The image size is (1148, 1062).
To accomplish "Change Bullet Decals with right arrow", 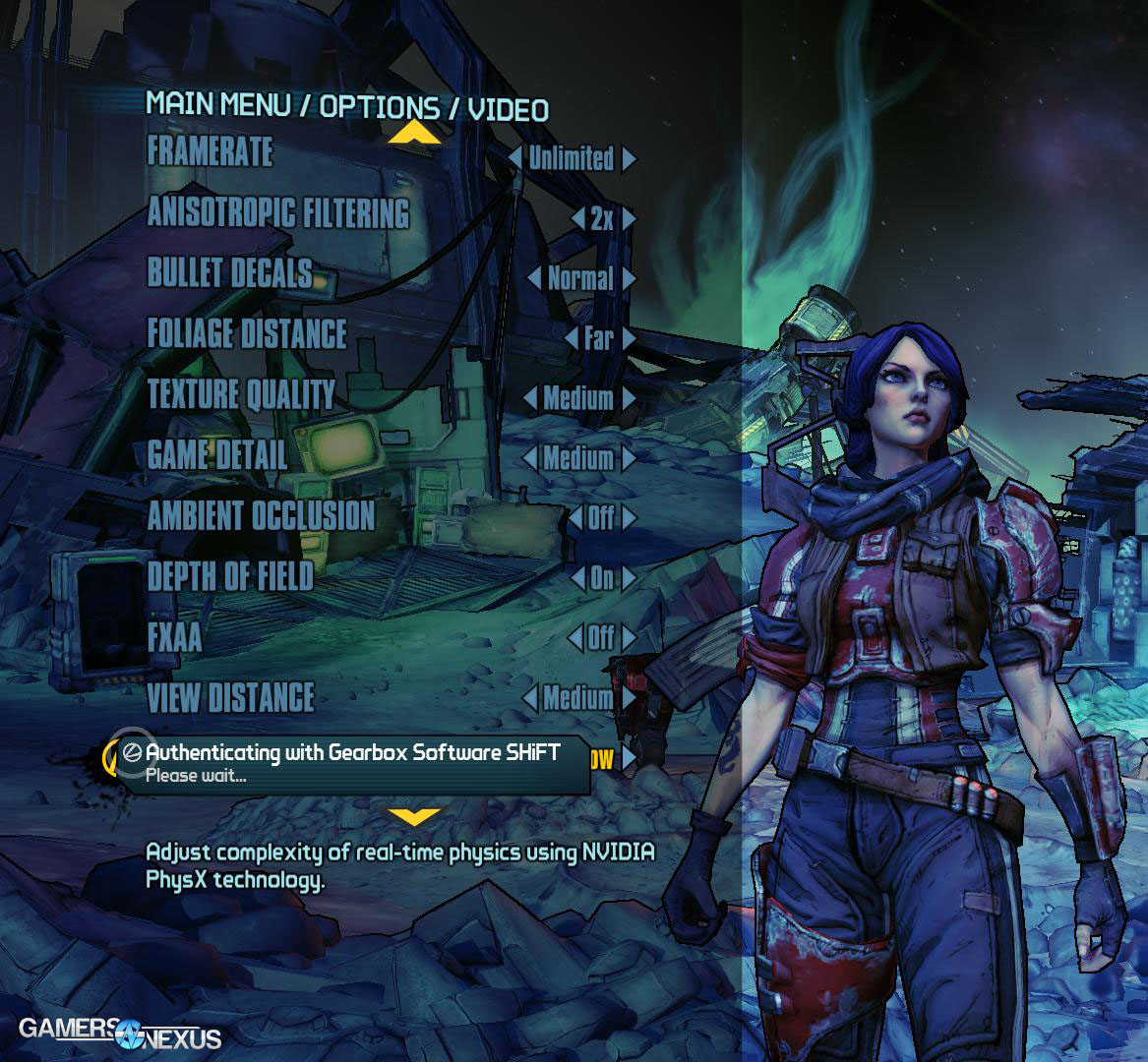I will (629, 278).
